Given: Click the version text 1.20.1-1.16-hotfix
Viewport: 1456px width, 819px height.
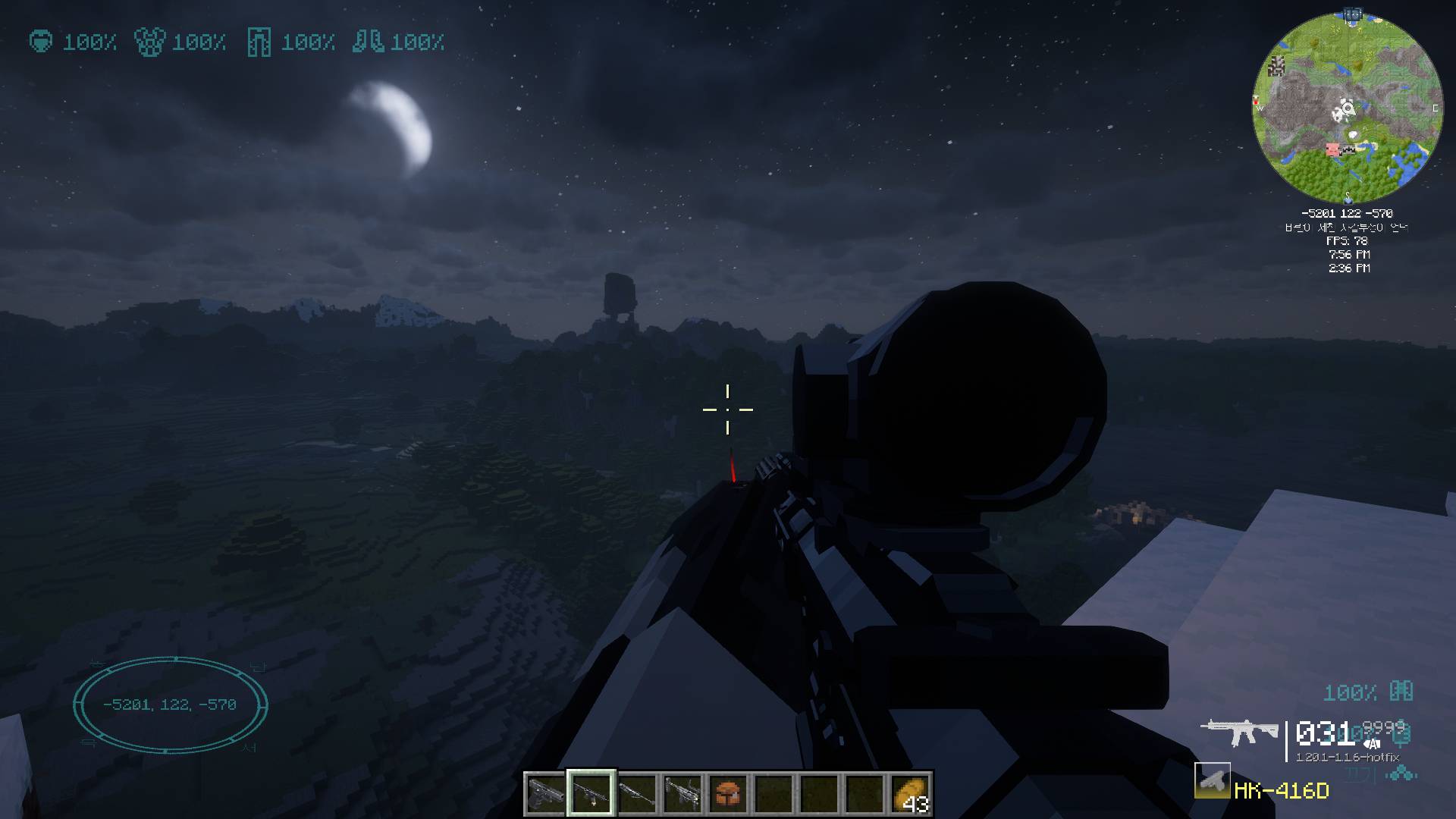Looking at the screenshot, I should tap(1348, 757).
